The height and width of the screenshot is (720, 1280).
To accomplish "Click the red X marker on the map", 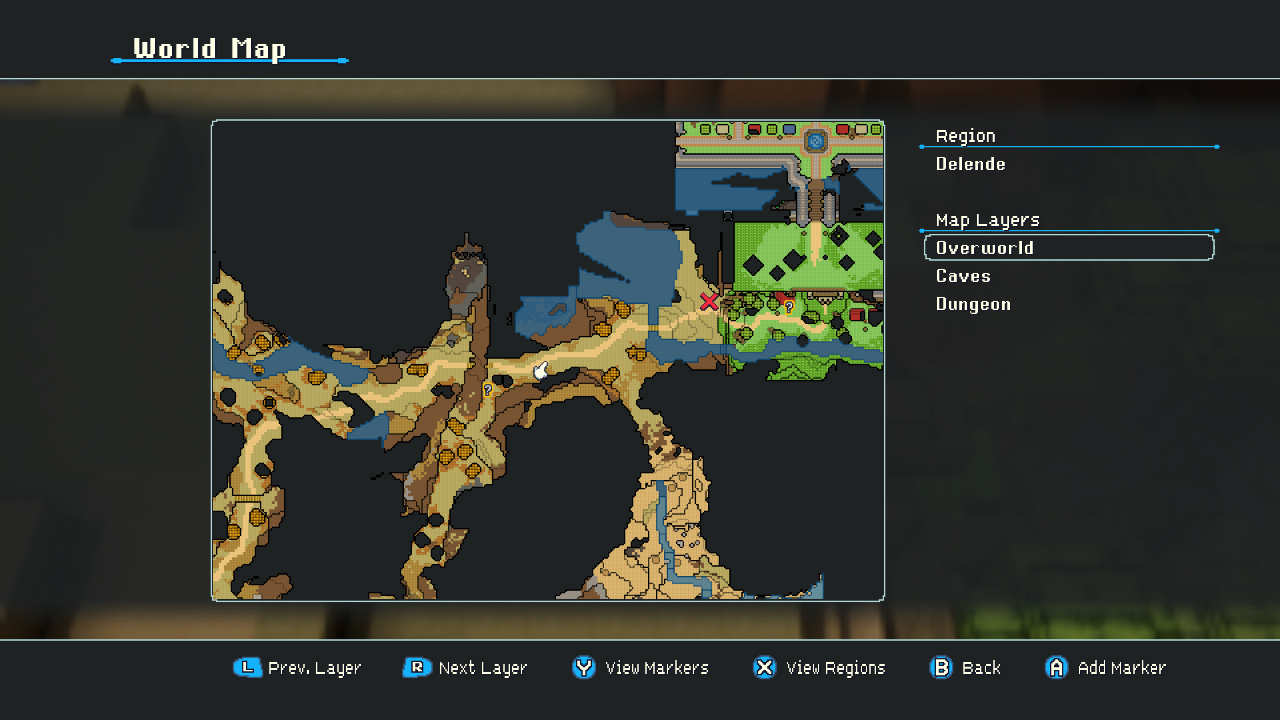I will click(710, 302).
